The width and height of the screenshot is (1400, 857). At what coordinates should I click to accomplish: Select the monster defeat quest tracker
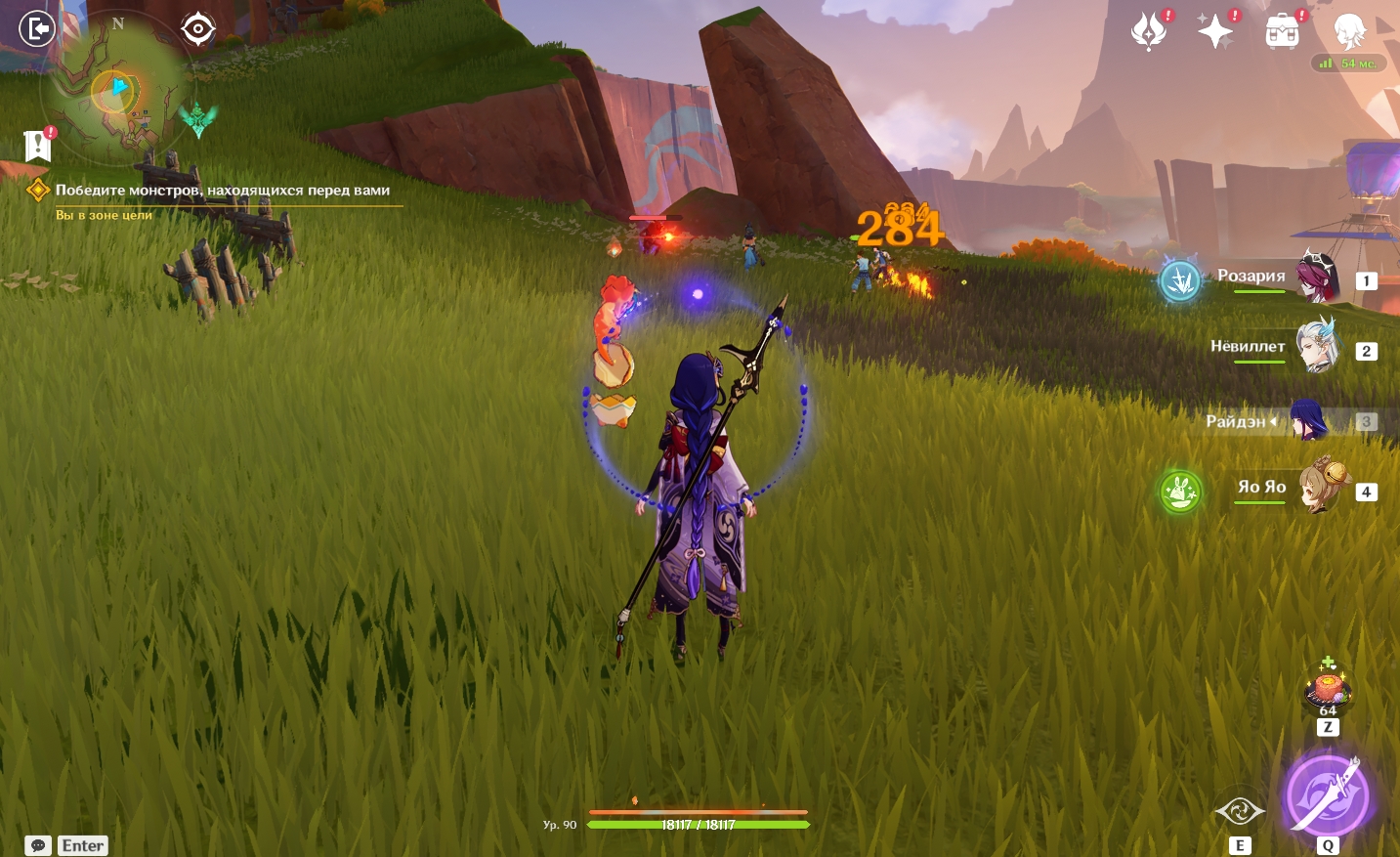(x=222, y=191)
